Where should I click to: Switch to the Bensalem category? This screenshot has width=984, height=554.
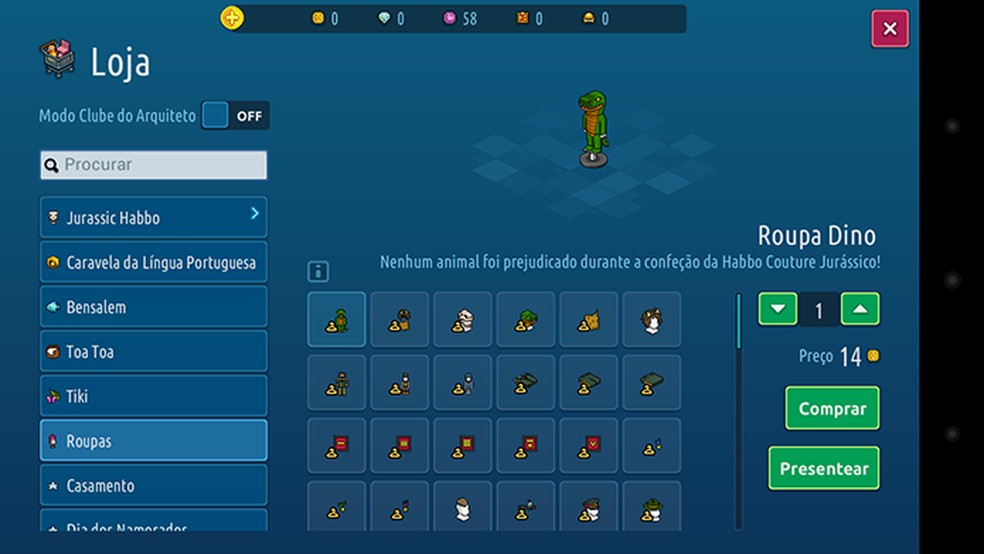pos(153,307)
